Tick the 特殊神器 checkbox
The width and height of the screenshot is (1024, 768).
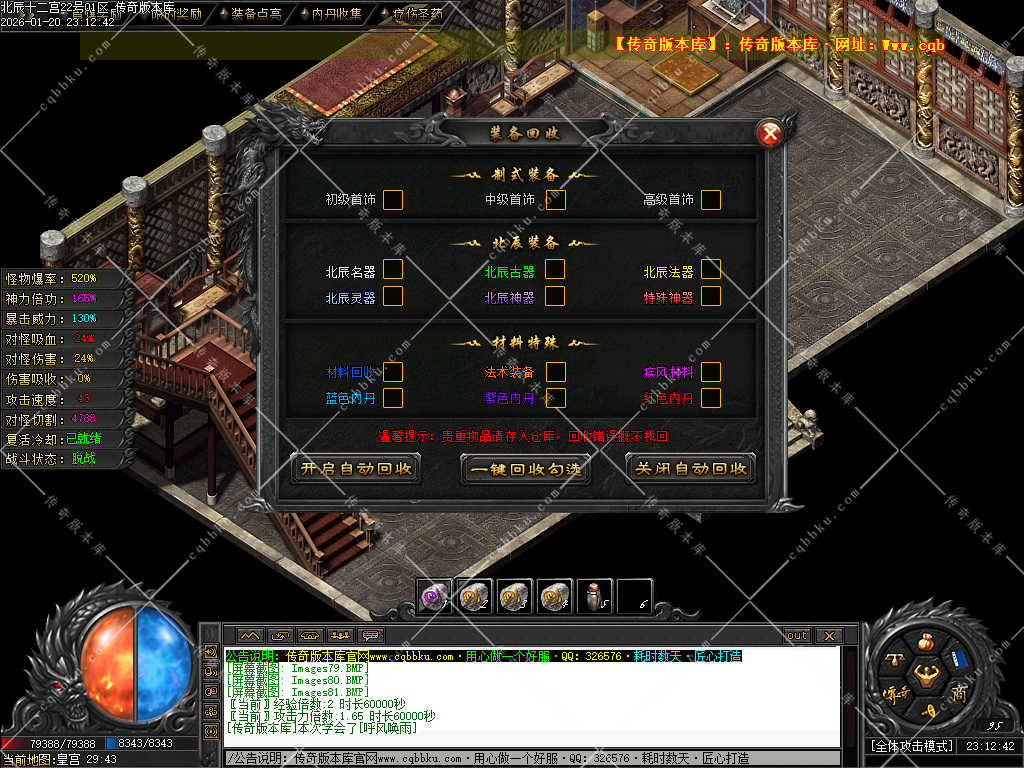[x=711, y=296]
